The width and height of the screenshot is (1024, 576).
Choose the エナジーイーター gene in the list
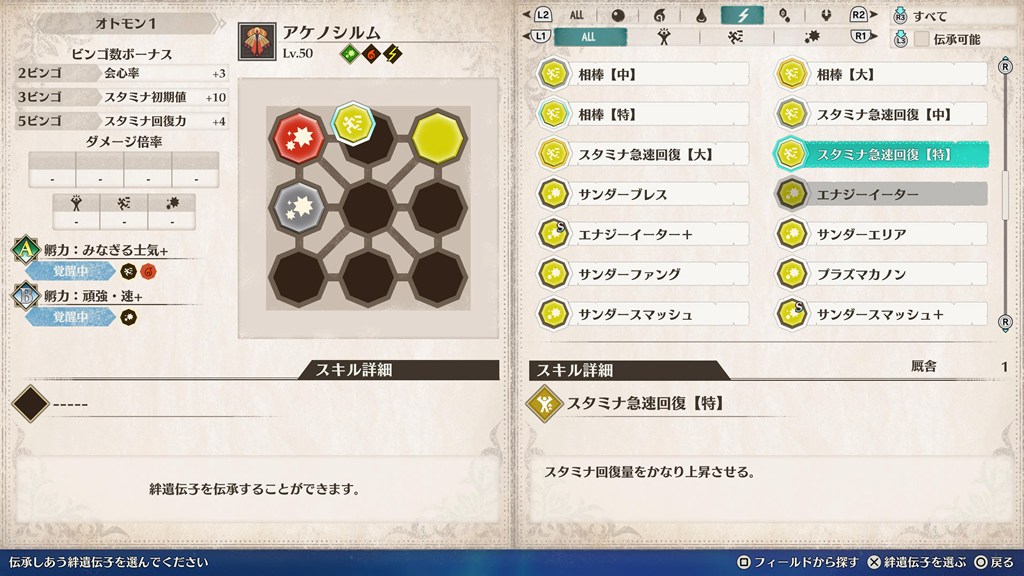pyautogui.click(x=881, y=194)
